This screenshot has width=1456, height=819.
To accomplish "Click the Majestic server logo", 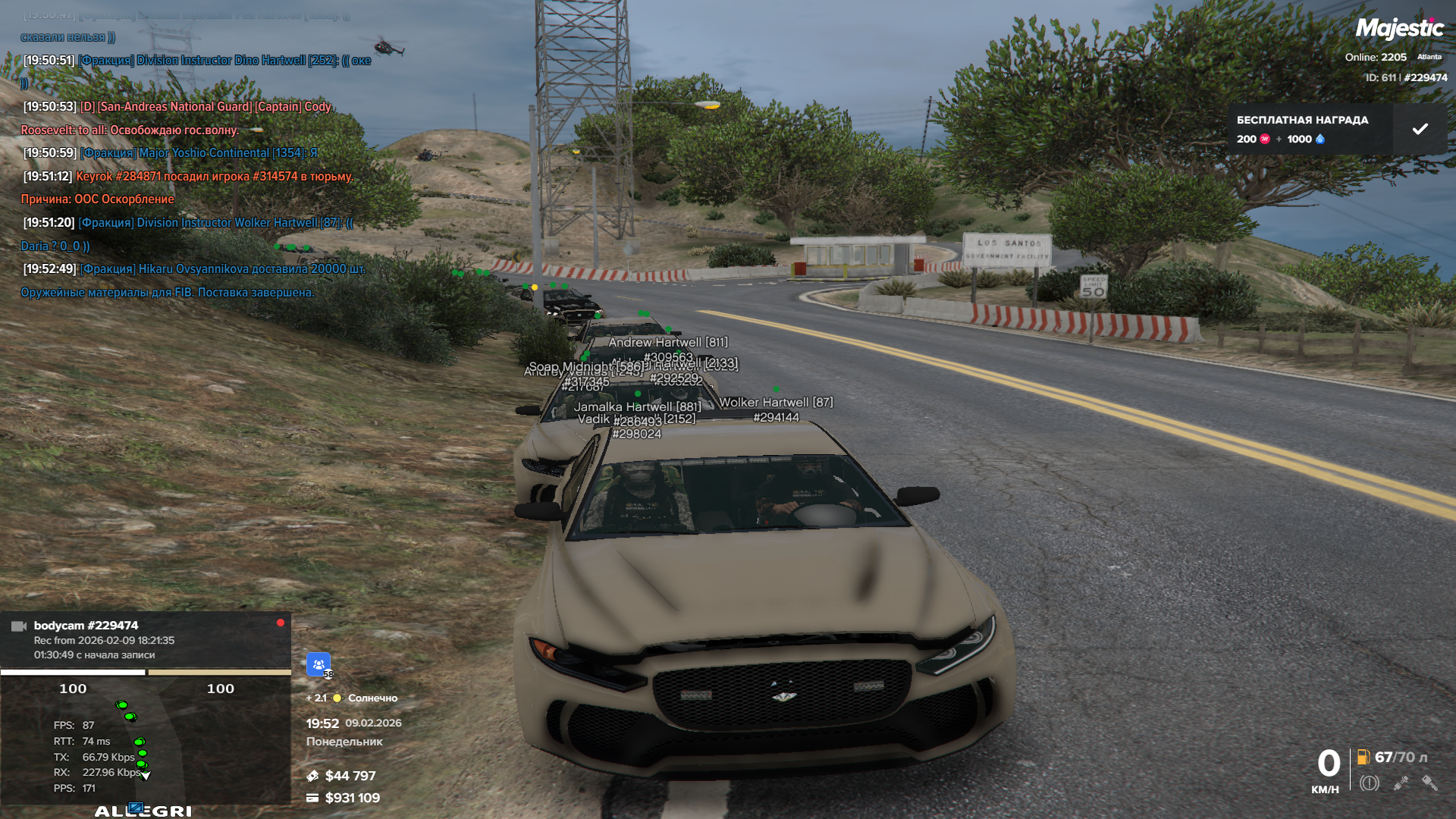I will coord(1399,29).
